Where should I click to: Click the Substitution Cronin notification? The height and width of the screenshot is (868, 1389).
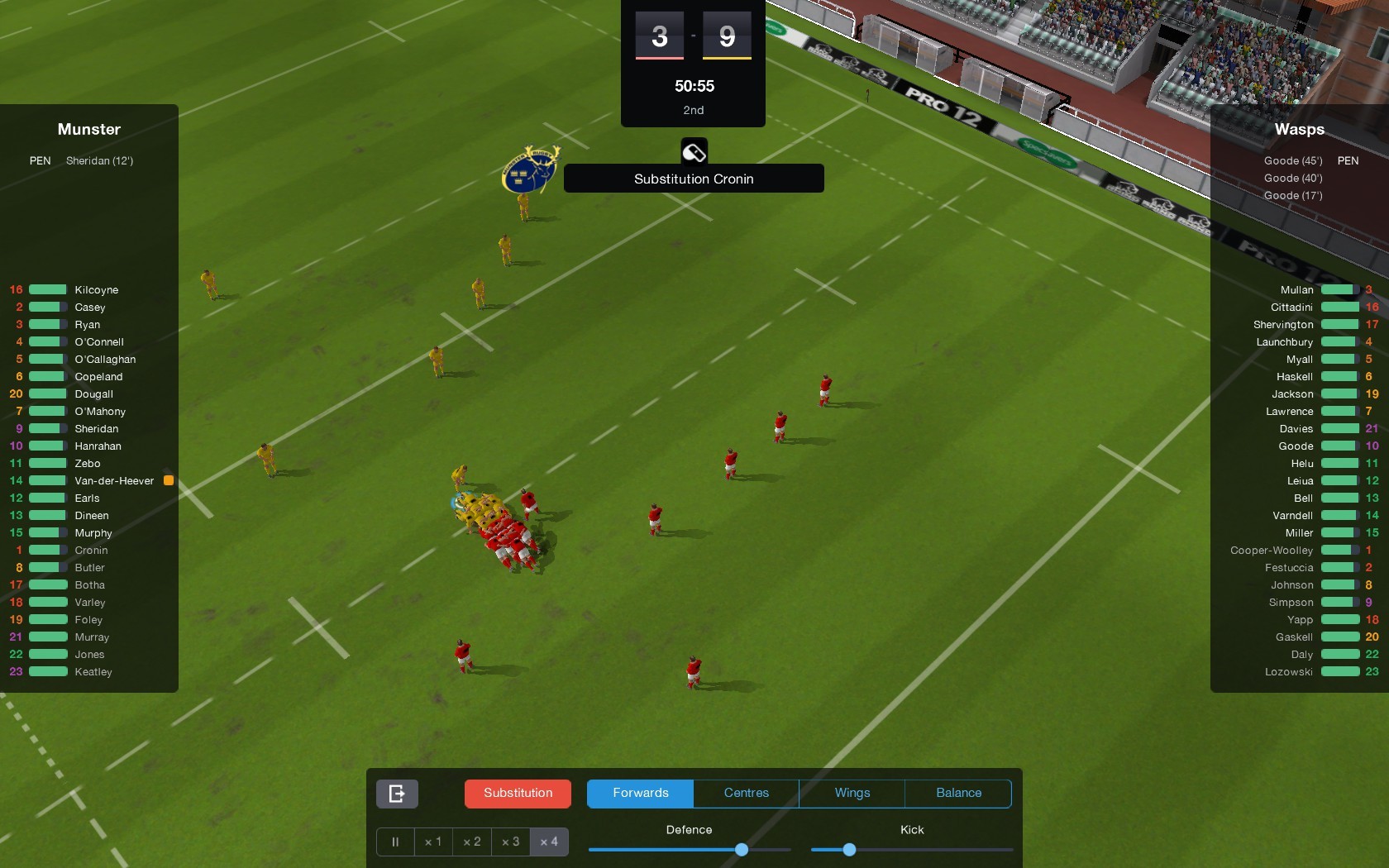[x=693, y=179]
